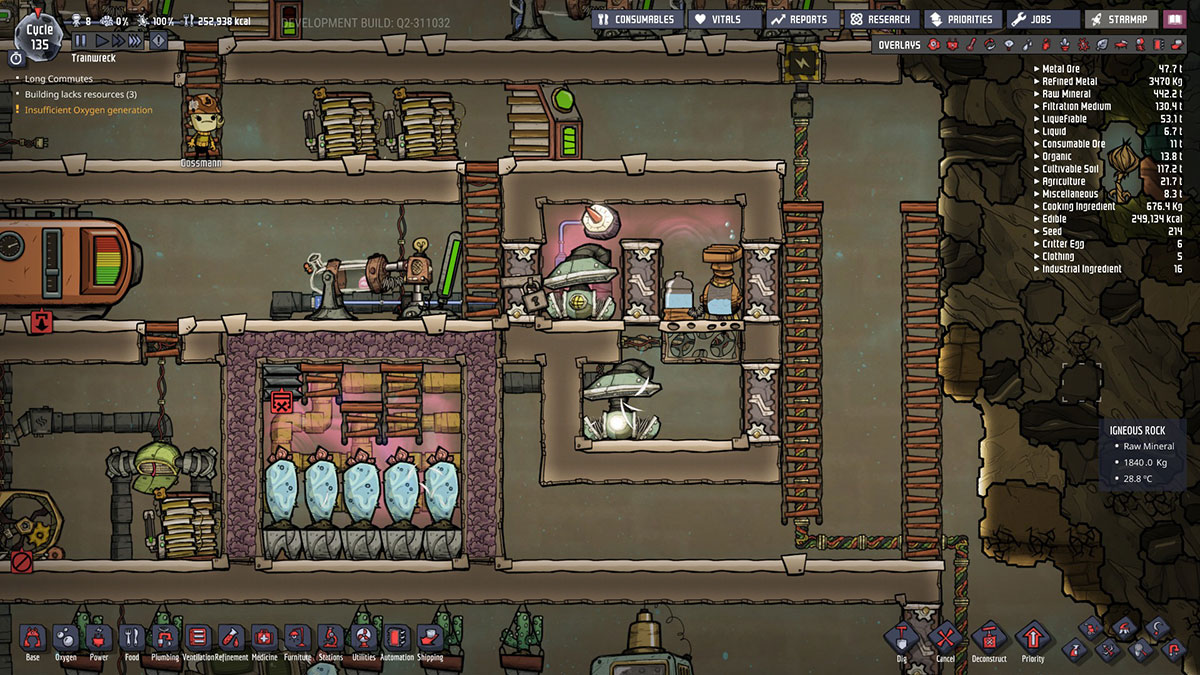
Task: Open the pink codex book button
Action: coord(1173,19)
